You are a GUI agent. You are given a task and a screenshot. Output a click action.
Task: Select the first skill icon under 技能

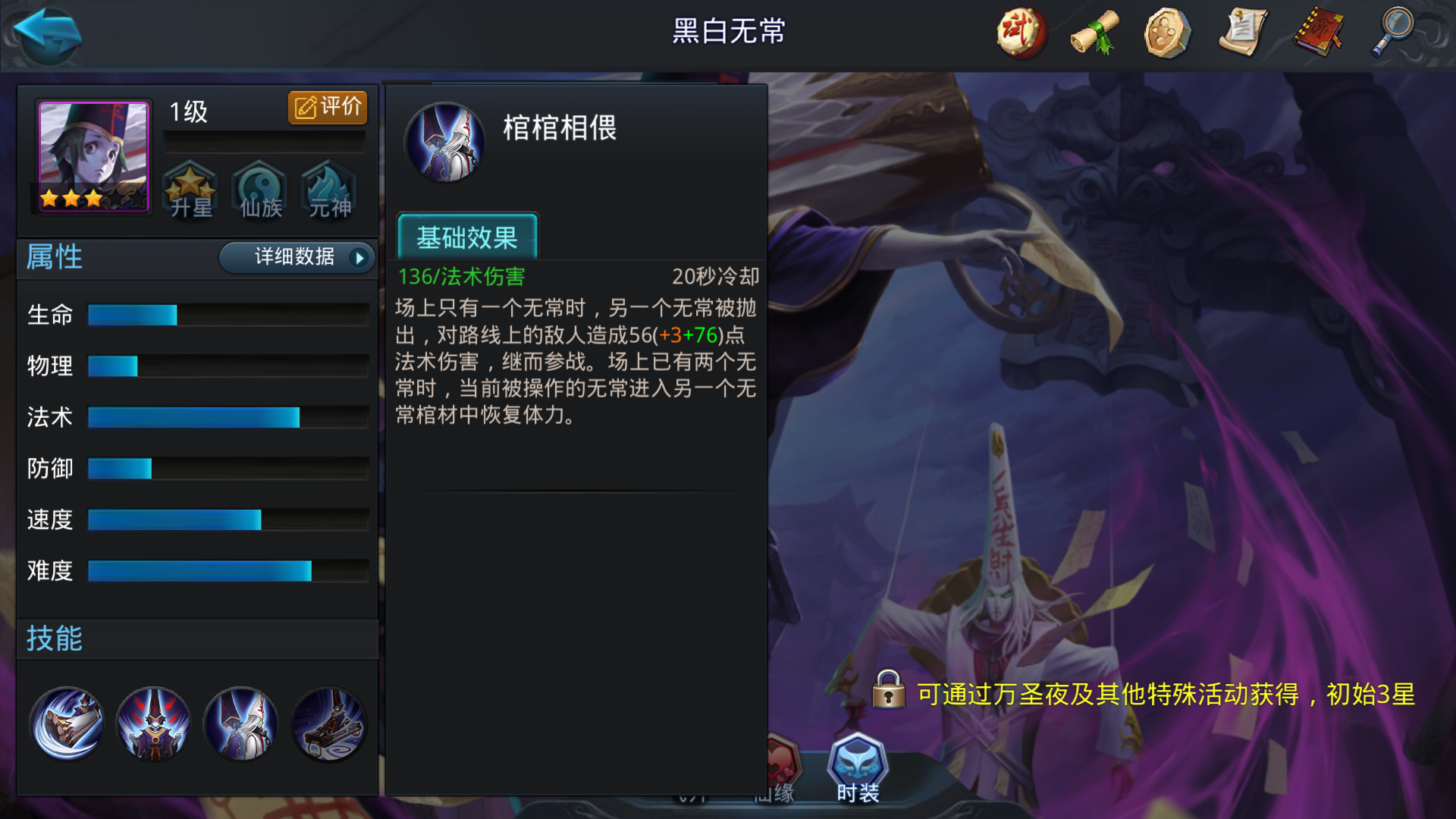point(67,724)
